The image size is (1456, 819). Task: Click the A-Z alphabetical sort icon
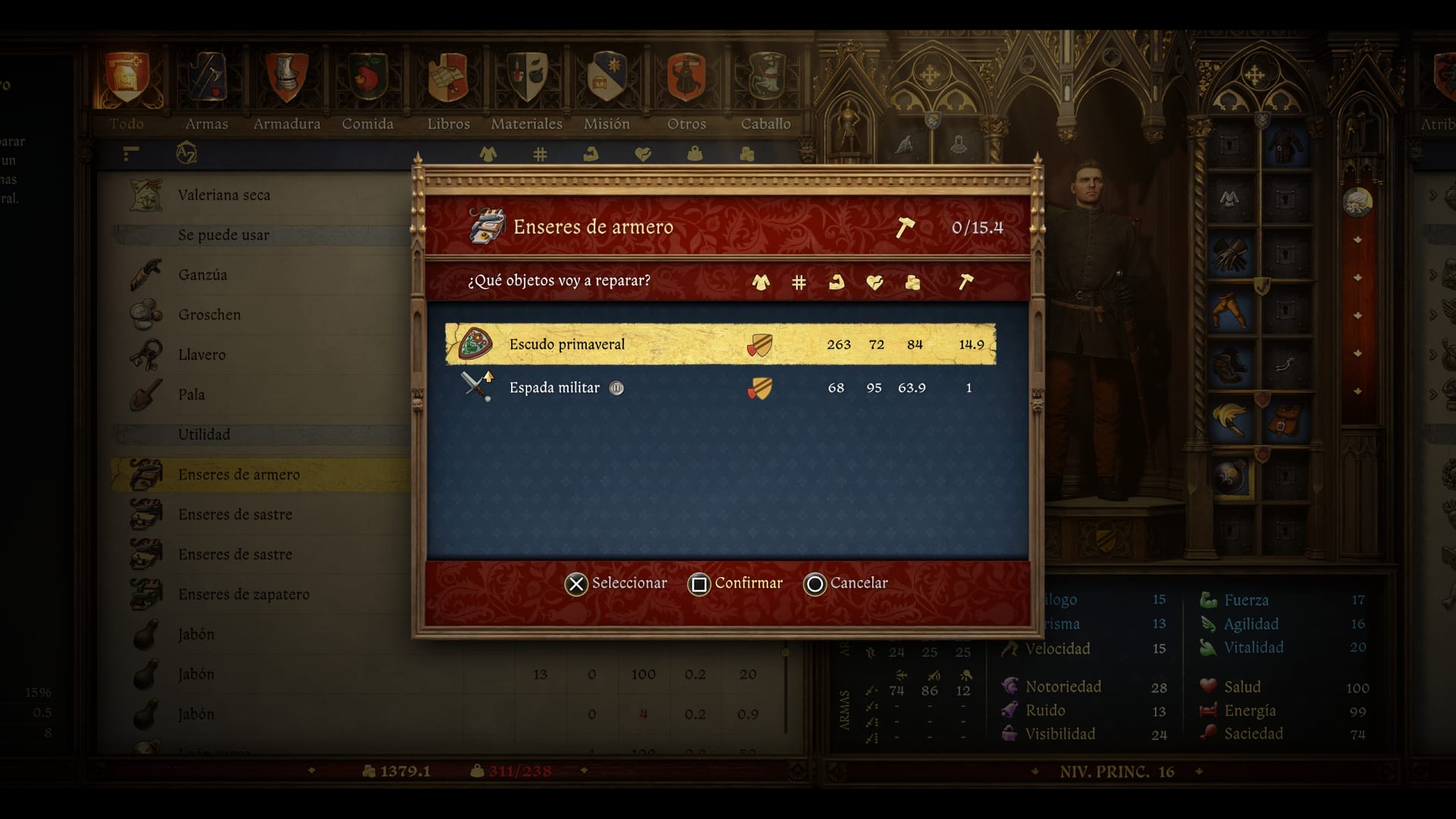point(187,153)
